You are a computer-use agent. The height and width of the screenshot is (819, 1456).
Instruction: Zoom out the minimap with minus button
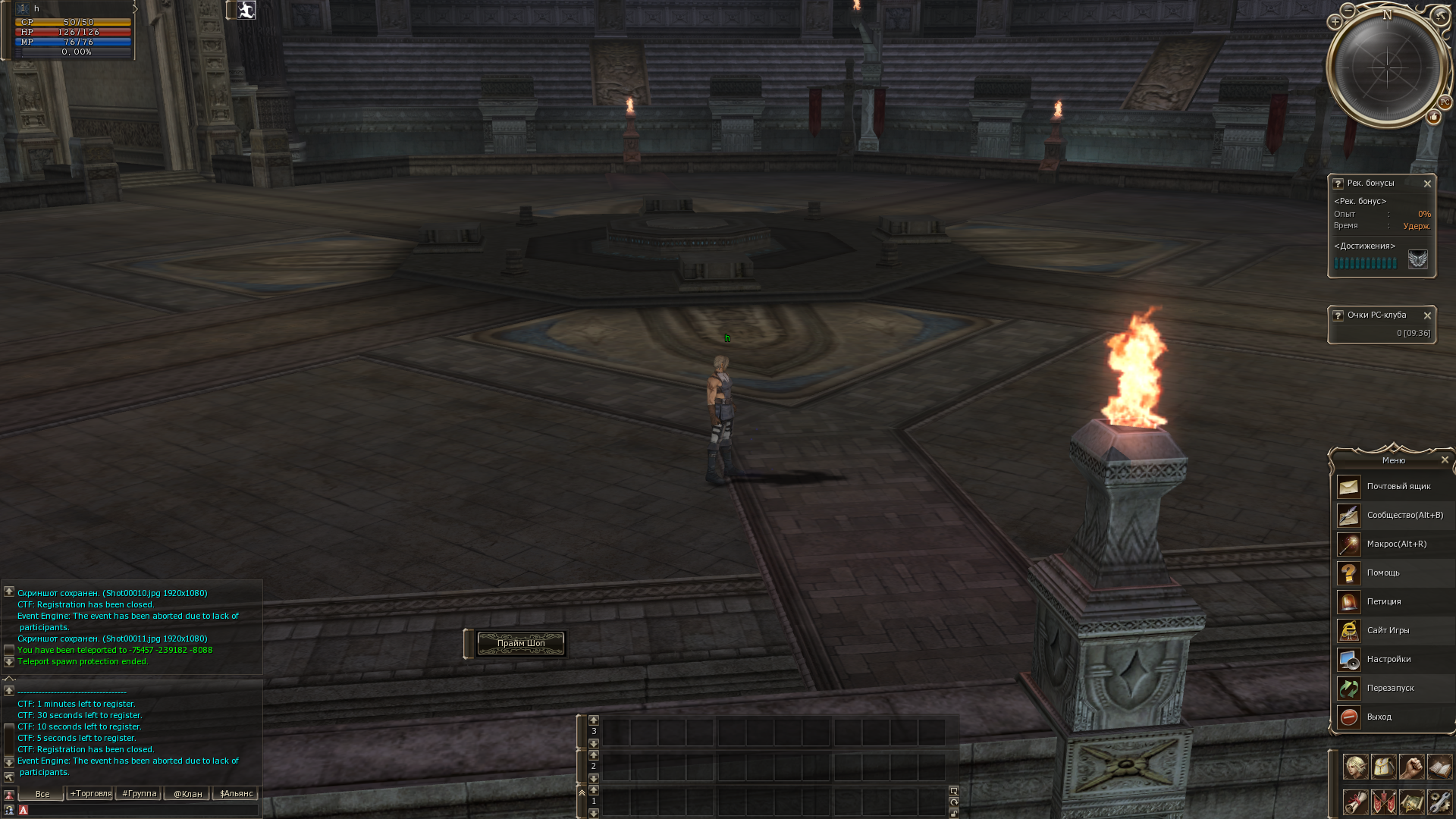1348,10
